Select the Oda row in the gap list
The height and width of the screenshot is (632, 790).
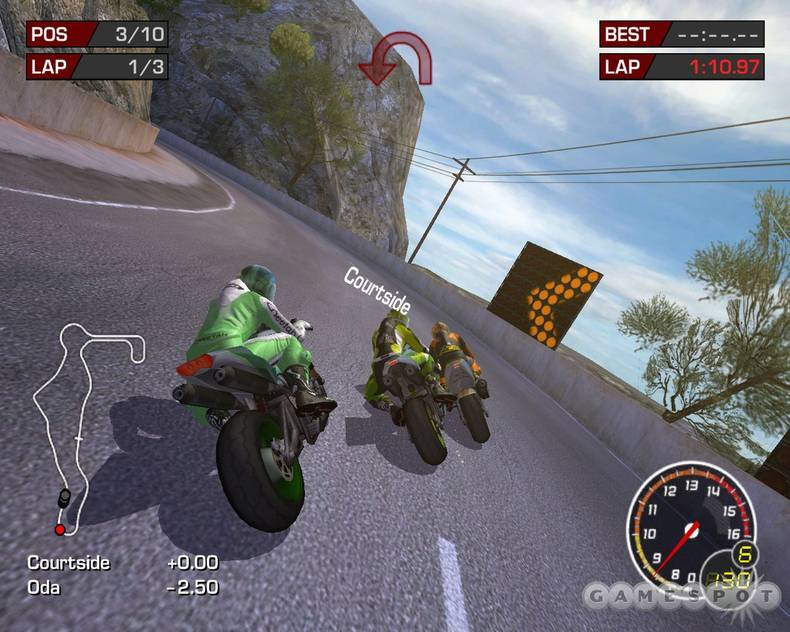[x=122, y=587]
